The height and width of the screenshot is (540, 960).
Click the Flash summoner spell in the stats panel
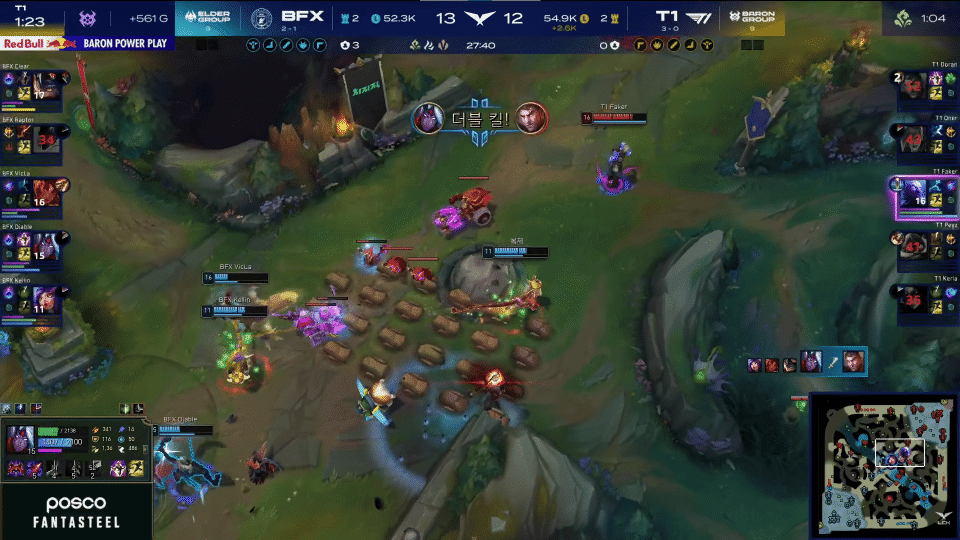(138, 468)
